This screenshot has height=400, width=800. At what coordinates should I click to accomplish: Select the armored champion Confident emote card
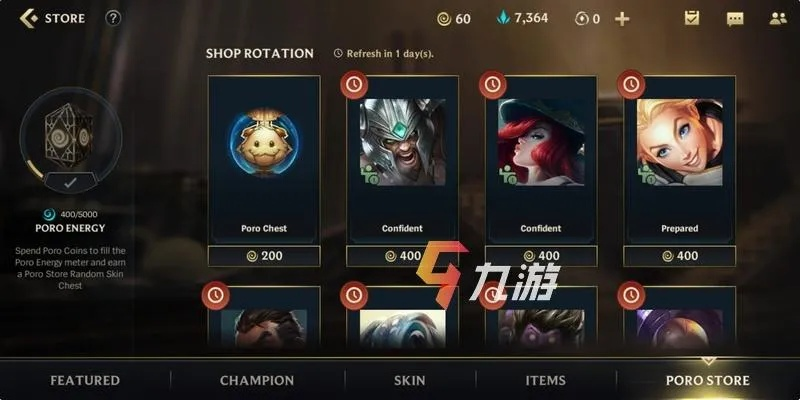[402, 160]
